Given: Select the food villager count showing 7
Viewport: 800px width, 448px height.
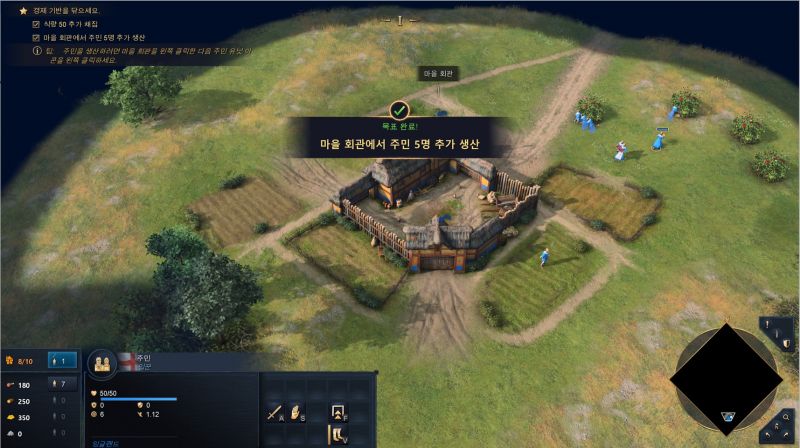Looking at the screenshot, I should click(62, 384).
